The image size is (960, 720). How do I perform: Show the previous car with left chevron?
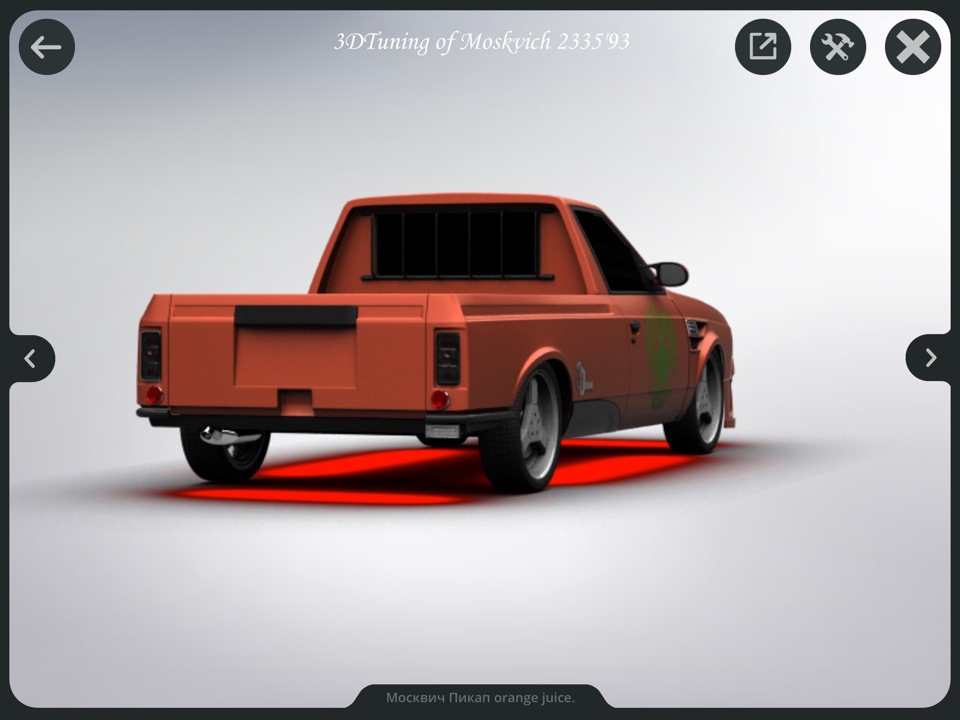[x=30, y=358]
